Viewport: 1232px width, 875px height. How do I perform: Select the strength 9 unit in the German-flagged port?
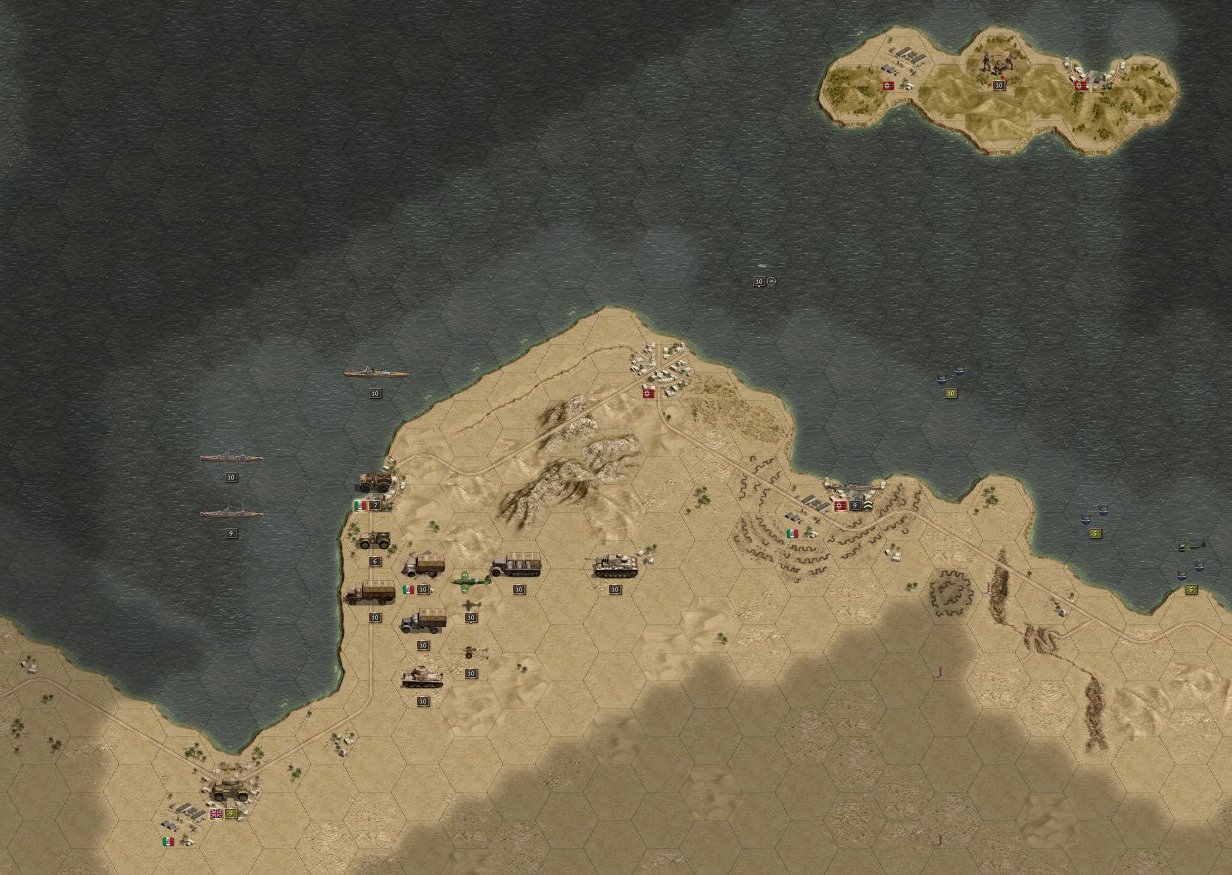point(856,491)
